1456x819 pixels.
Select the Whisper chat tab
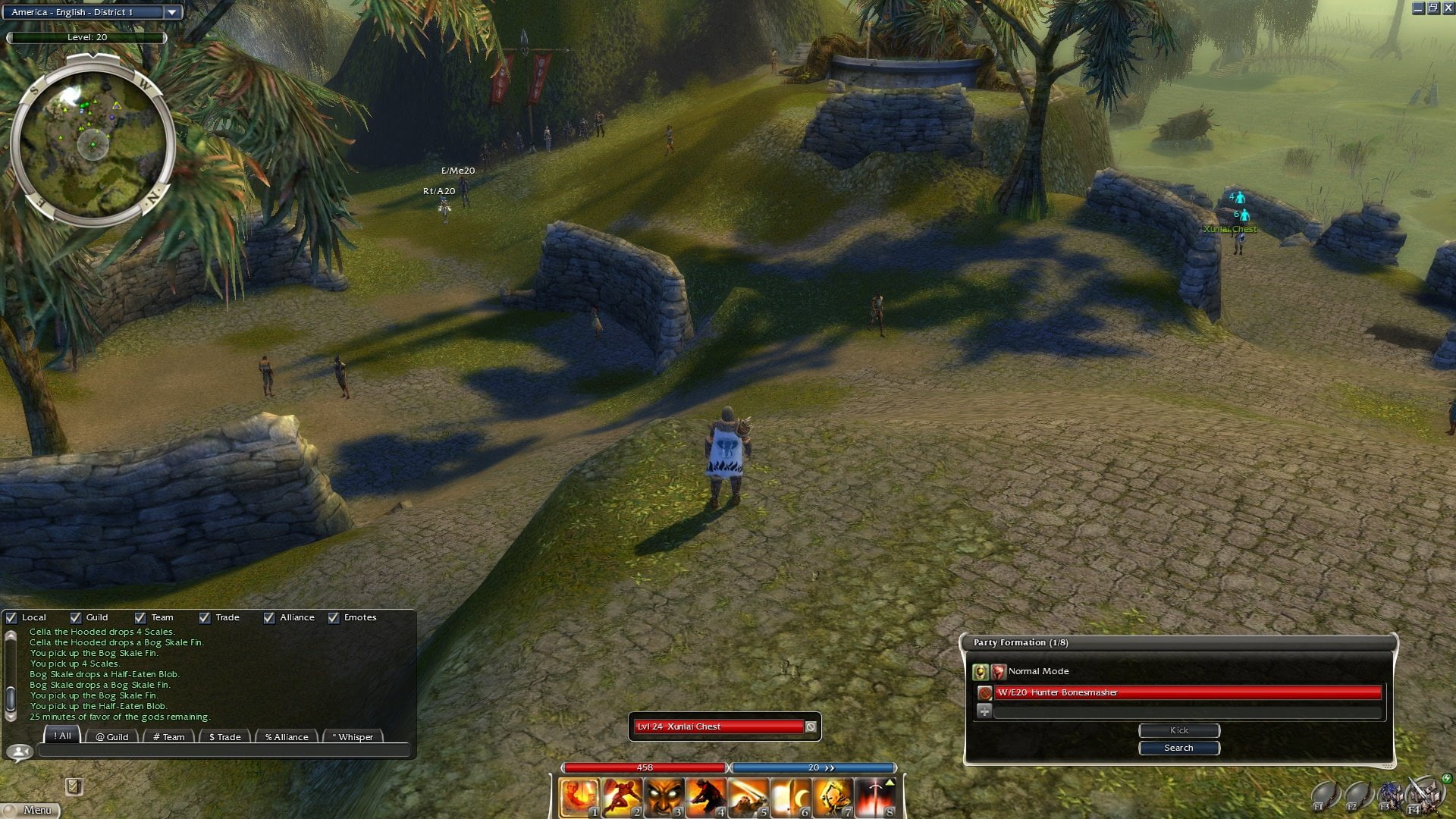[x=353, y=736]
